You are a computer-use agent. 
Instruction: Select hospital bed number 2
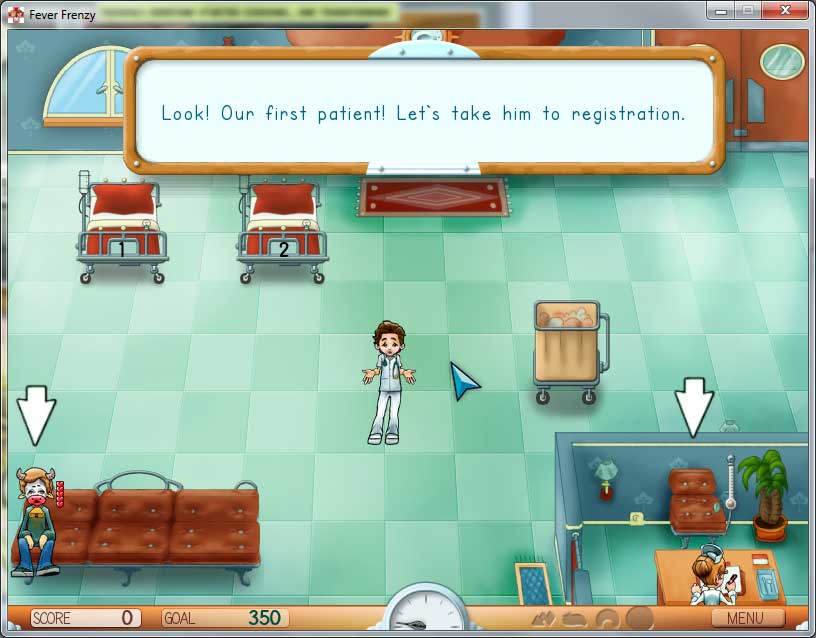282,228
